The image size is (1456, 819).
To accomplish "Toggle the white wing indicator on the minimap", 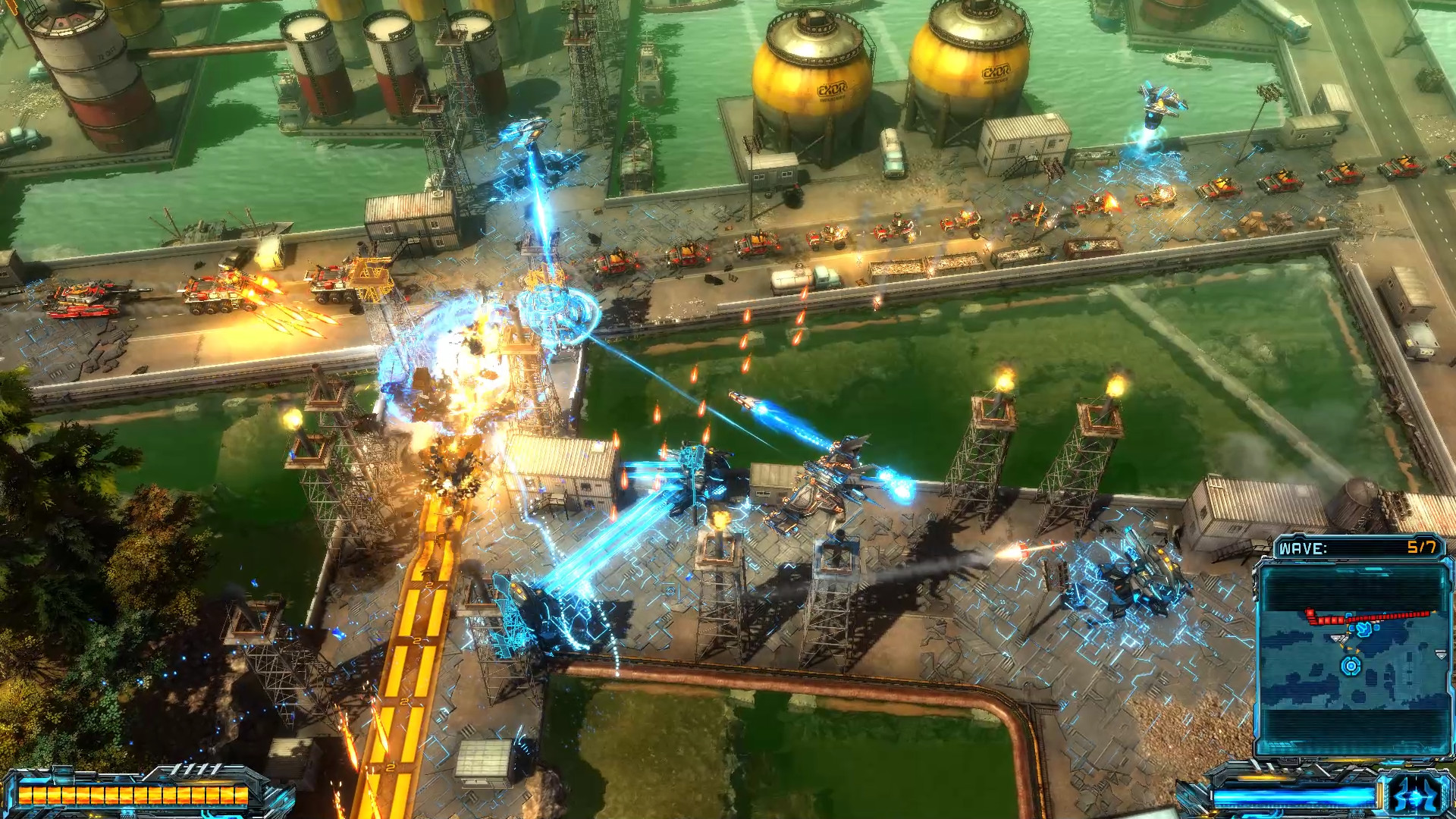I will 1340,638.
